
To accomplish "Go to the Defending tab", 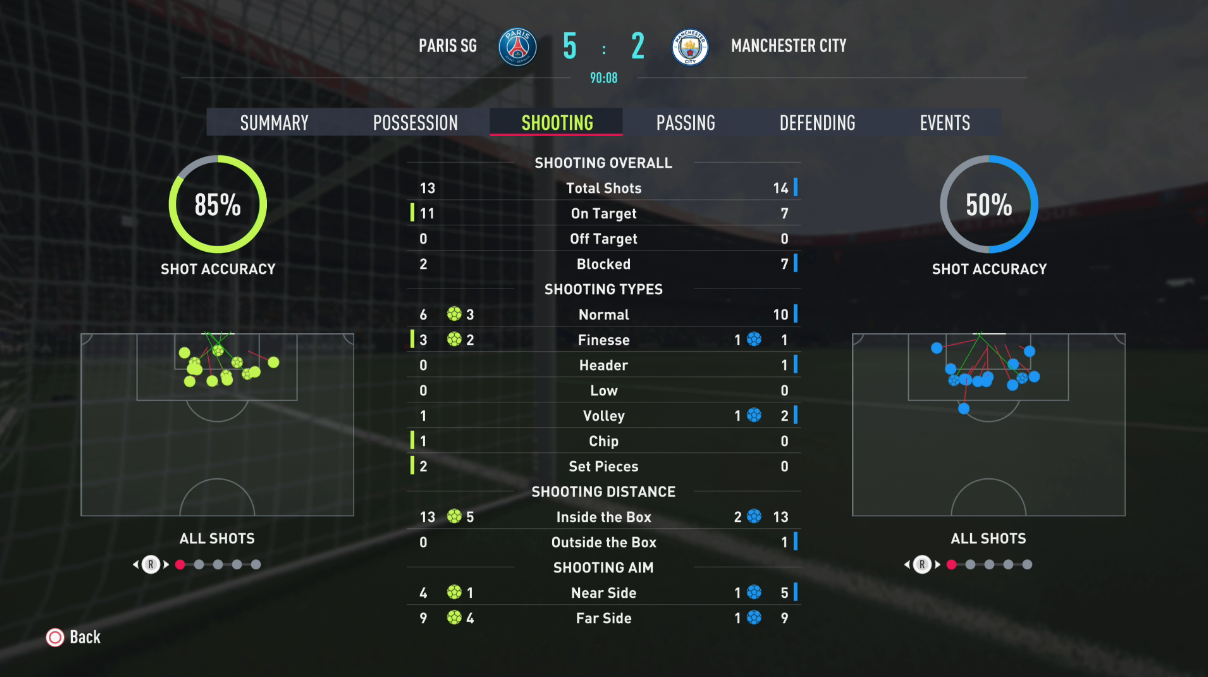I will coord(817,123).
